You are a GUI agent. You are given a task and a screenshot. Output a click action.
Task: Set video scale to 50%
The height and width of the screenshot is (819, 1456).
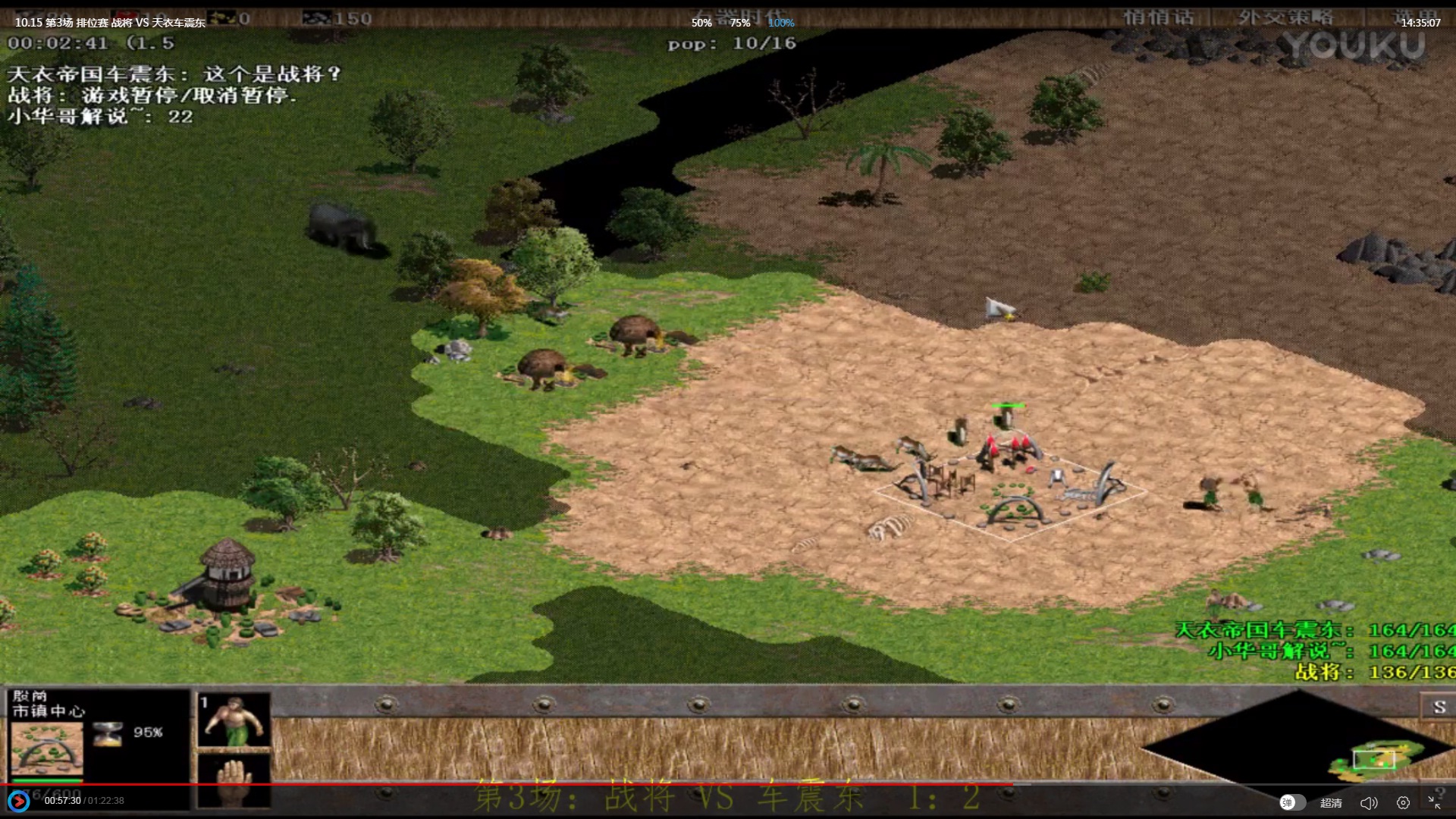click(x=701, y=23)
